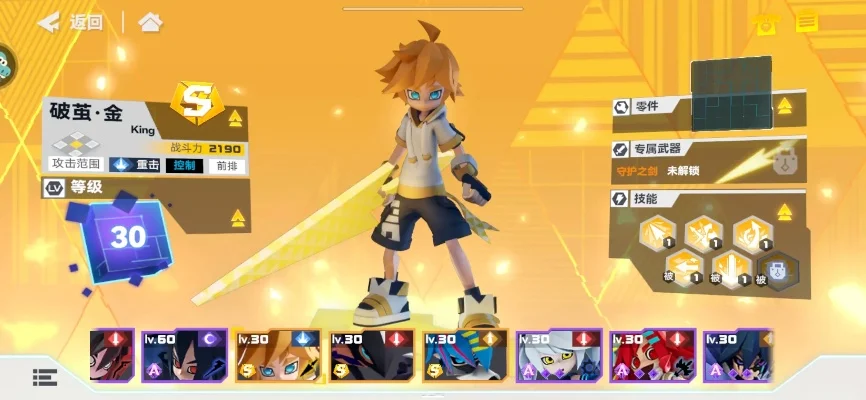Tap the locked exclusive weapon padlock
866x400 pixels.
point(784,159)
